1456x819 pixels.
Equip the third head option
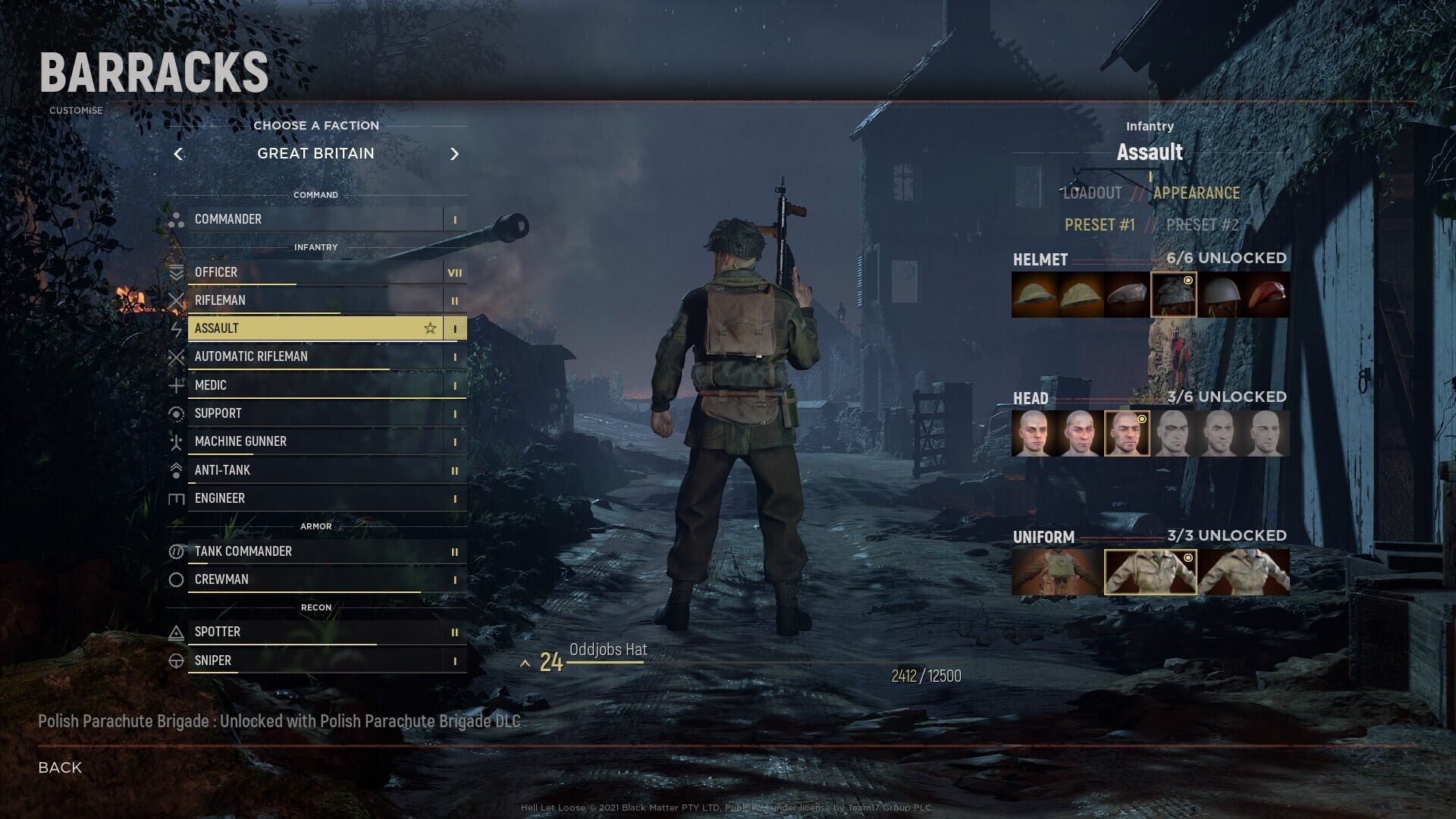click(x=1128, y=432)
